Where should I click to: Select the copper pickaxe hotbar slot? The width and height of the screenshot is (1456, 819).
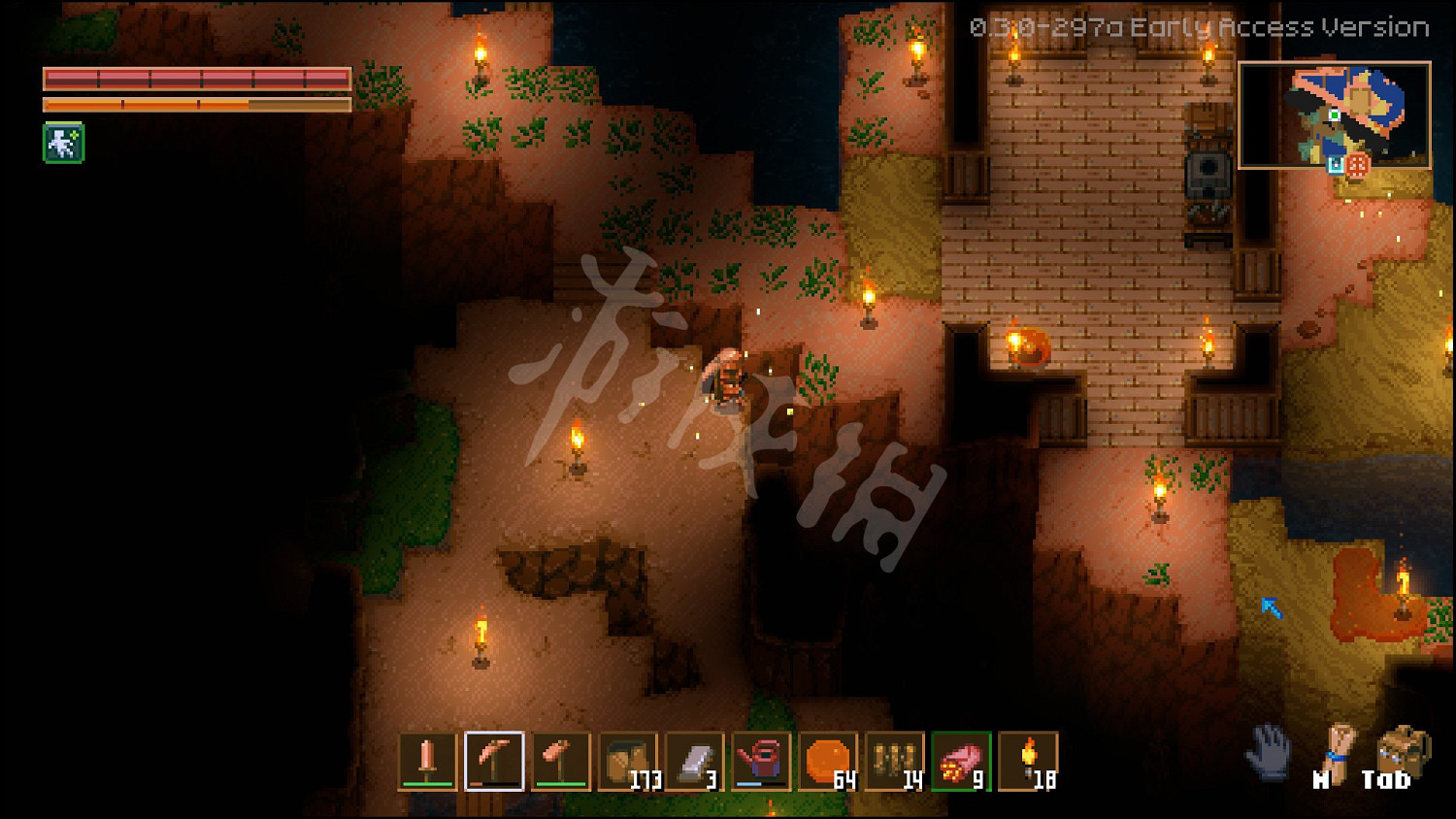[x=494, y=761]
